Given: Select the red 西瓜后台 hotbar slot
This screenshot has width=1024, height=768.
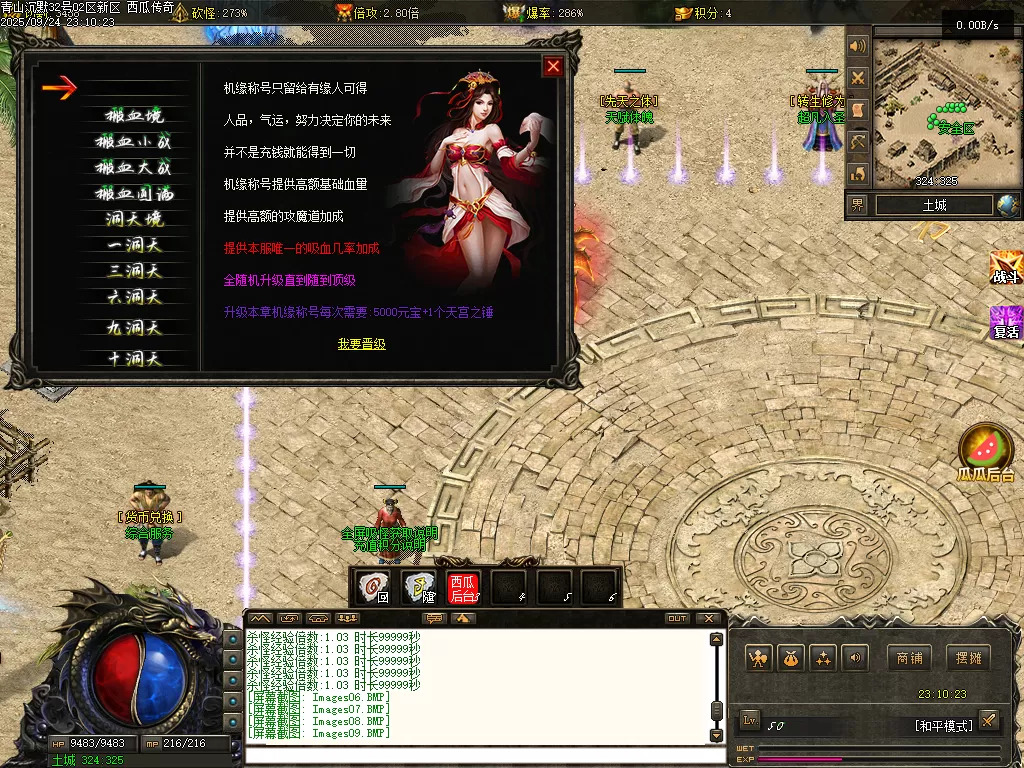Looking at the screenshot, I should (463, 586).
